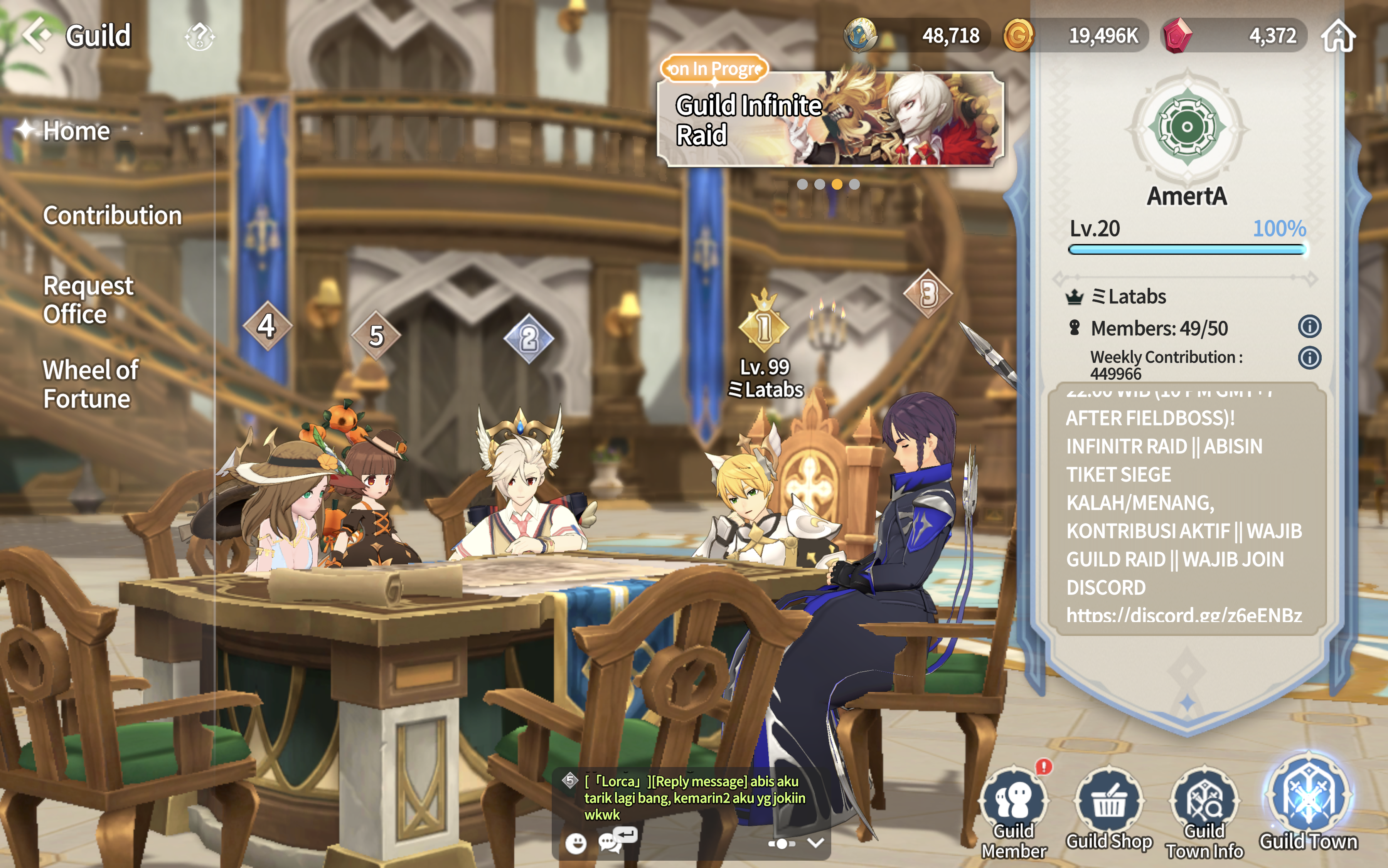Collapse the chat with the down arrow
Screen dimensions: 1388x868
point(815,842)
